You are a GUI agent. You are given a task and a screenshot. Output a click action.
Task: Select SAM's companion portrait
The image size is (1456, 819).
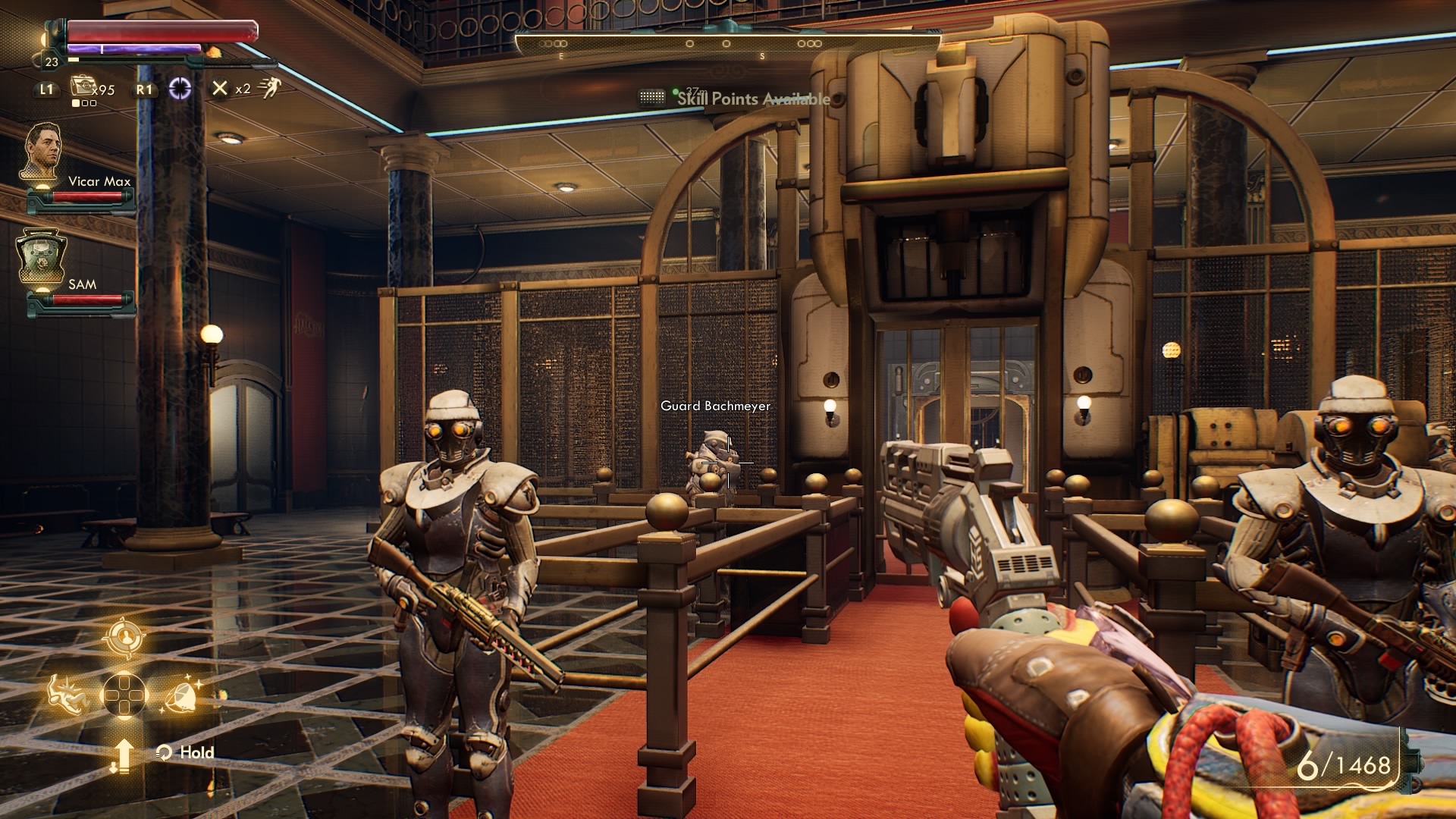41,258
